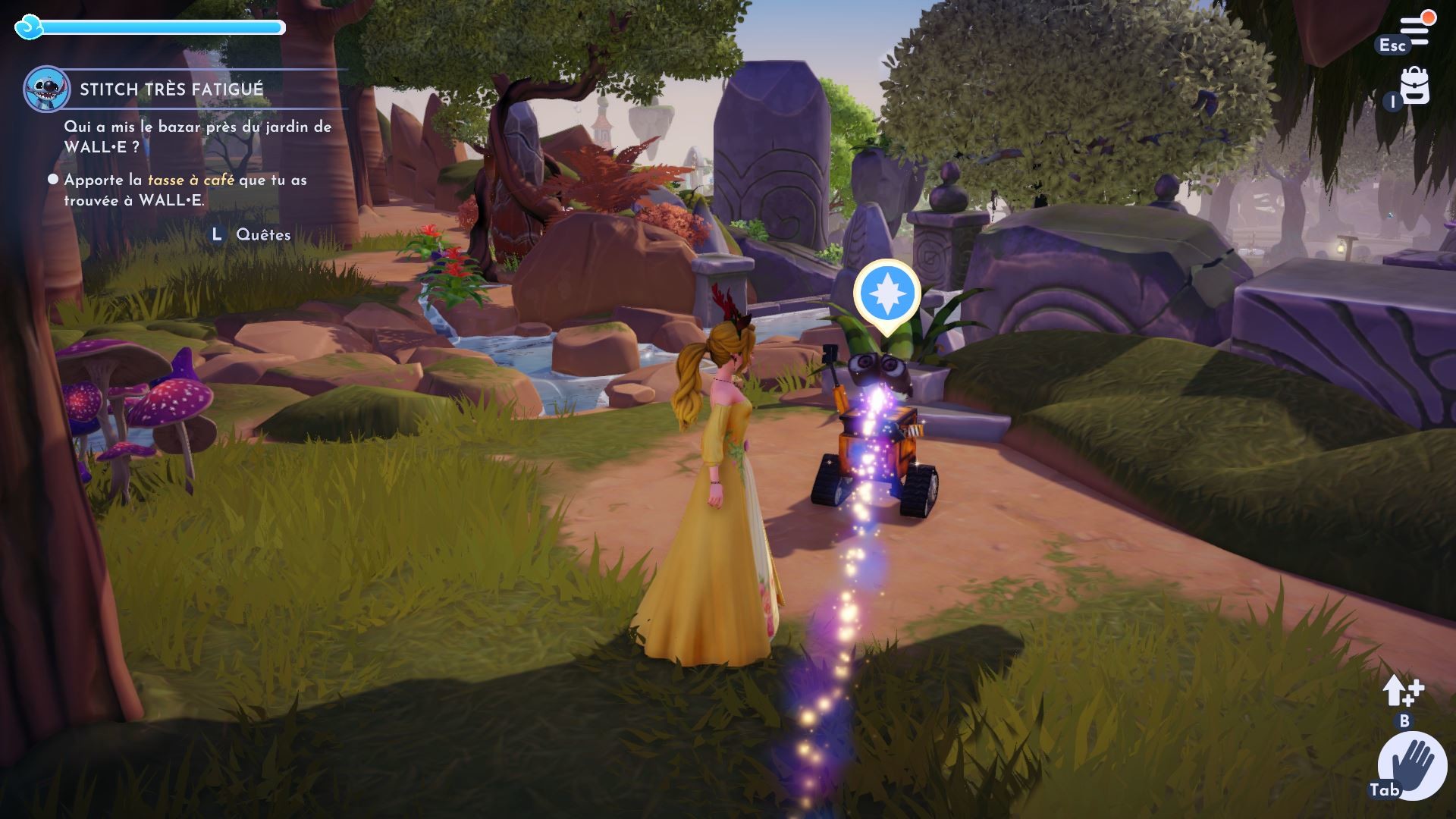The image size is (1456, 819).
Task: Select the Stitch Très Fatigué quest tracker
Action: (171, 89)
